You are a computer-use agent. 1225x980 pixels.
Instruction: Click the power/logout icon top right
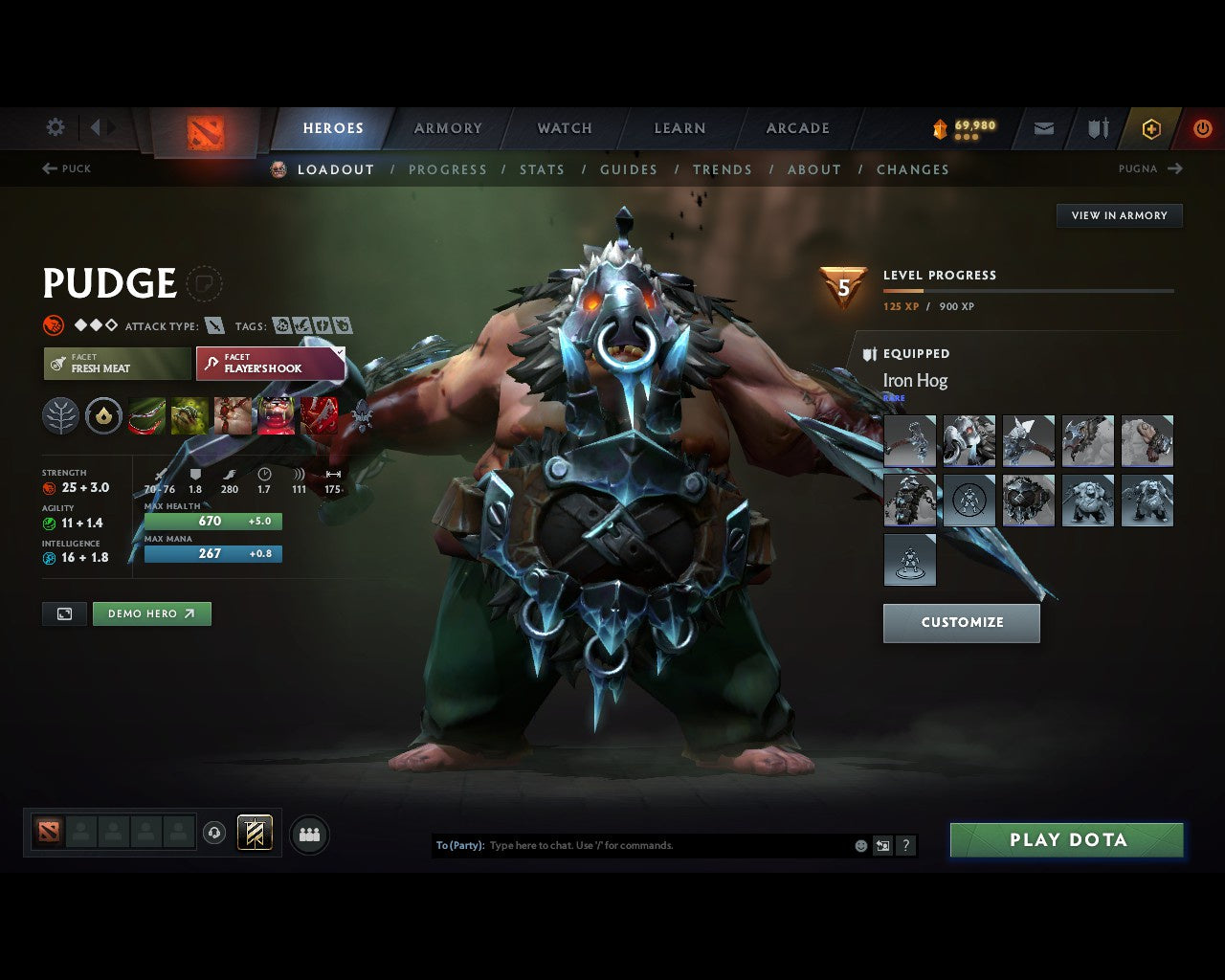[x=1202, y=128]
